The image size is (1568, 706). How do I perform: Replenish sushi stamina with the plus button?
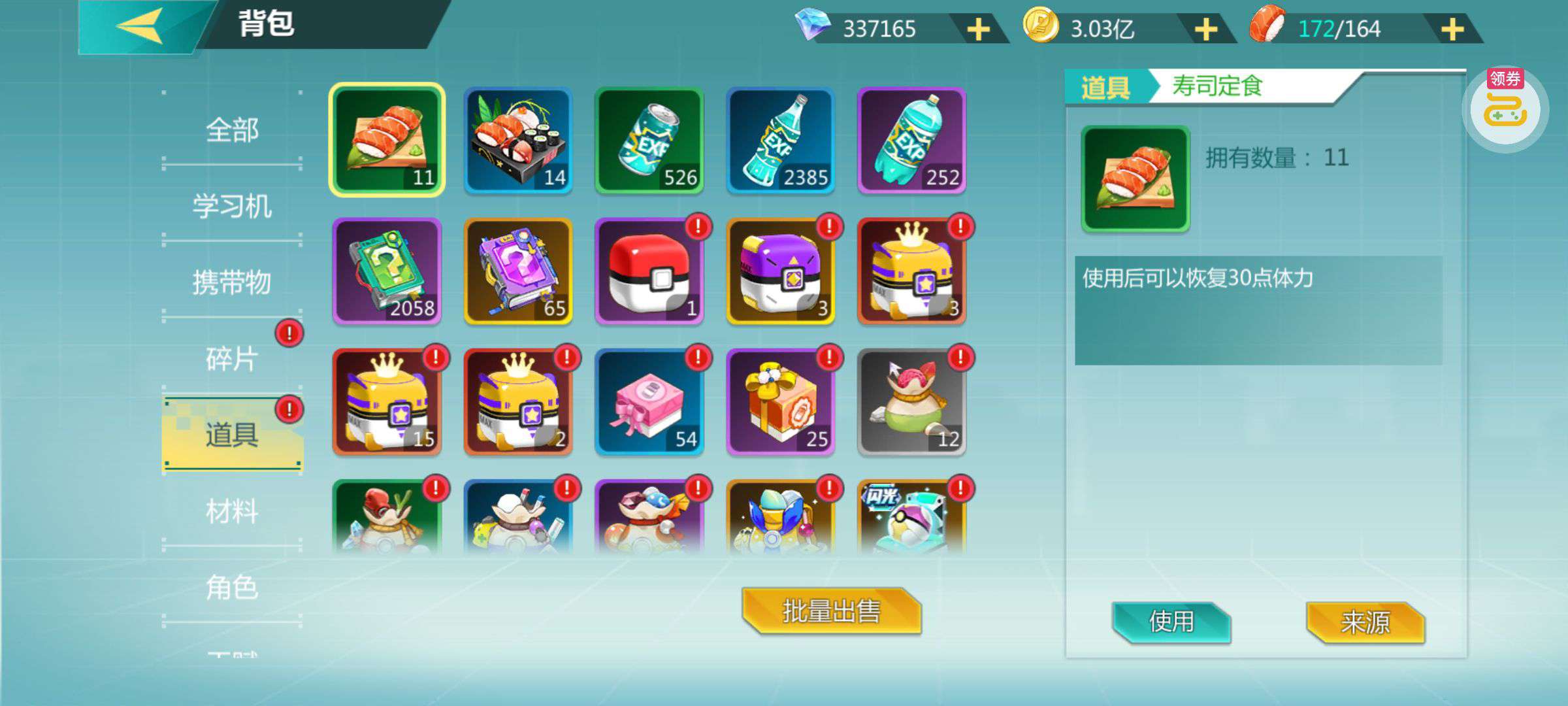click(x=1452, y=29)
